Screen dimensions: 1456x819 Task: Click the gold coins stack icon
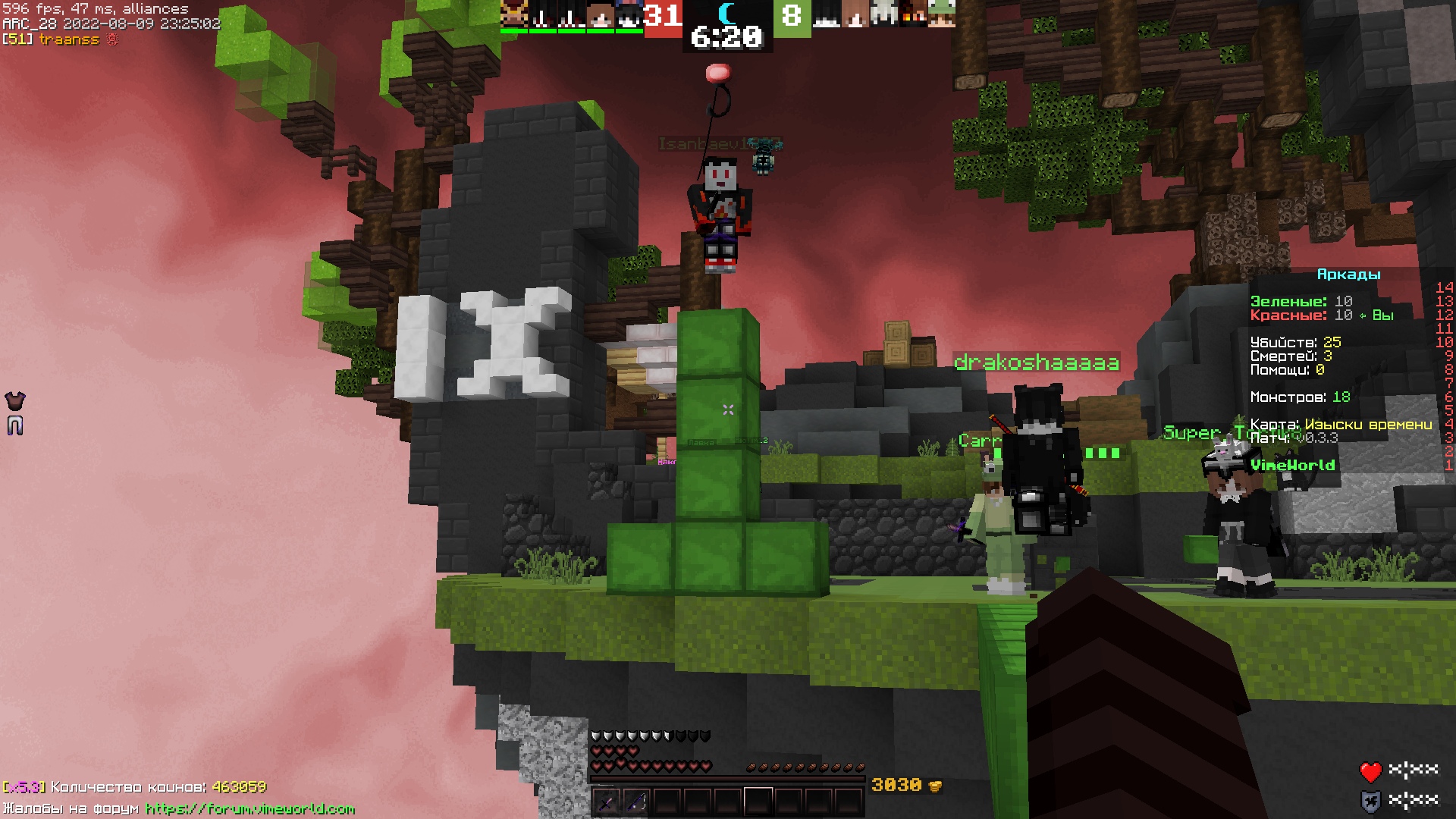tap(935, 786)
